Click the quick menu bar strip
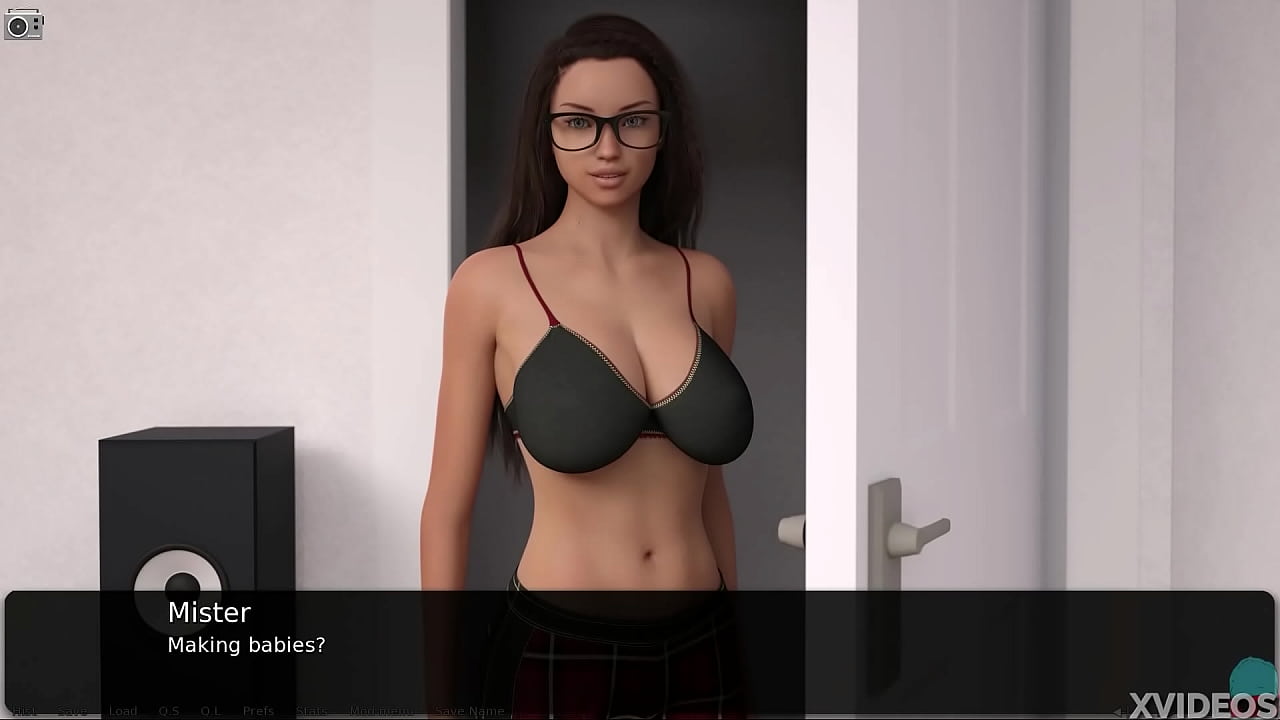The image size is (1280, 720). coord(640,710)
